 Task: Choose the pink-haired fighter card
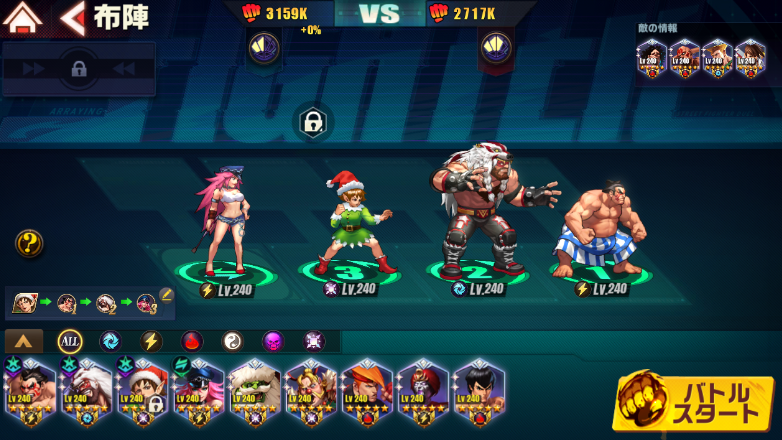[198, 390]
